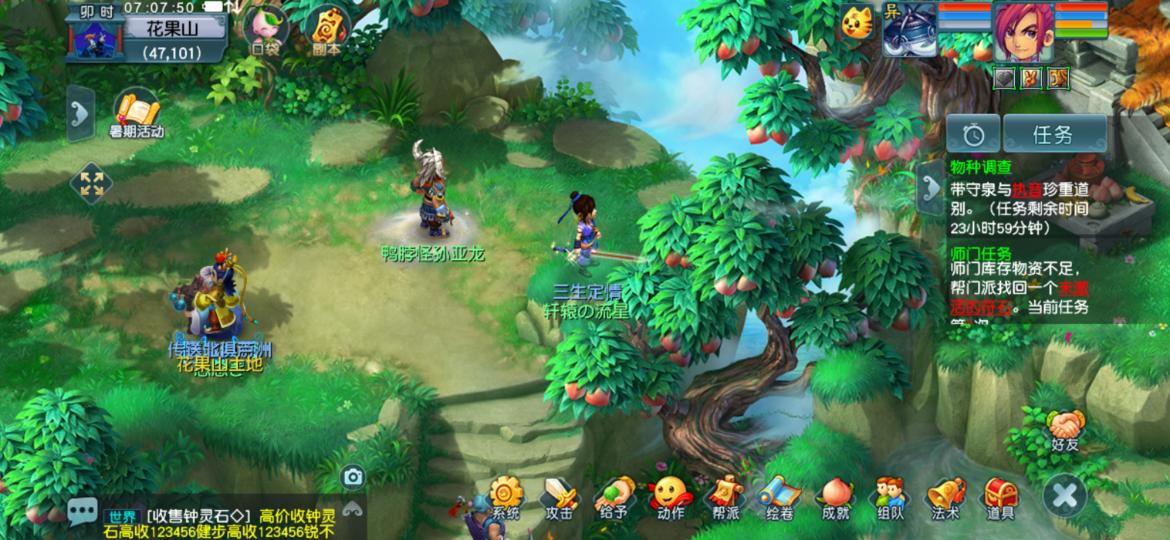Tap the 攻击 attack button
Screen dimensions: 1170x540
pos(559,497)
